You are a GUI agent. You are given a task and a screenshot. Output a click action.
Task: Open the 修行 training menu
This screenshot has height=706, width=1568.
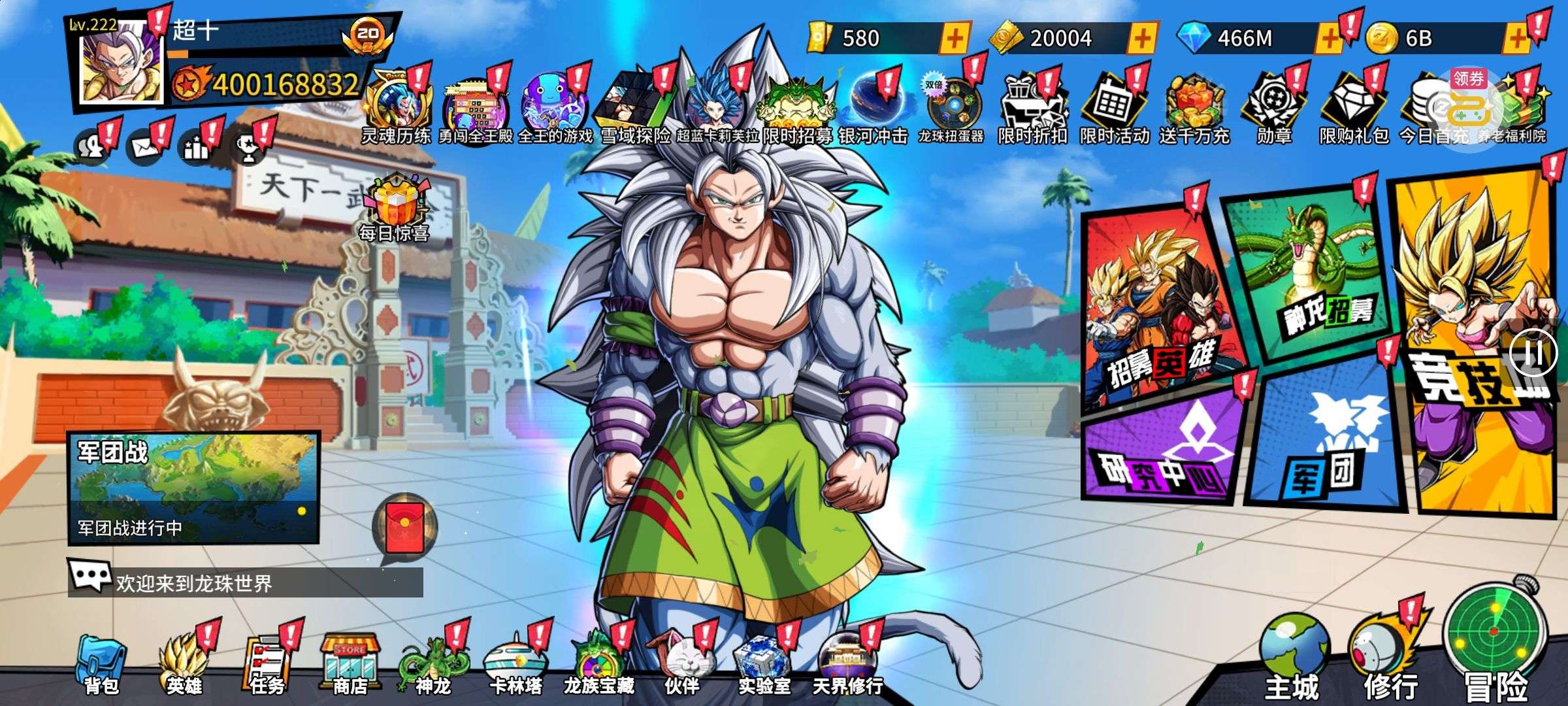coord(1390,657)
